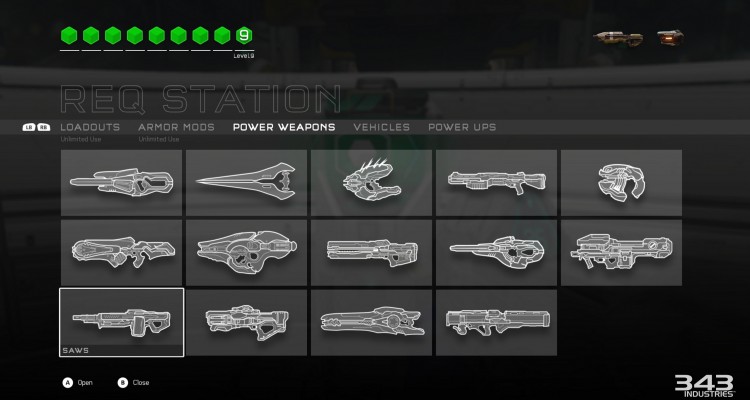Select the Plasma Pistol tile
Image resolution: width=750 pixels, height=400 pixels.
(x=621, y=182)
